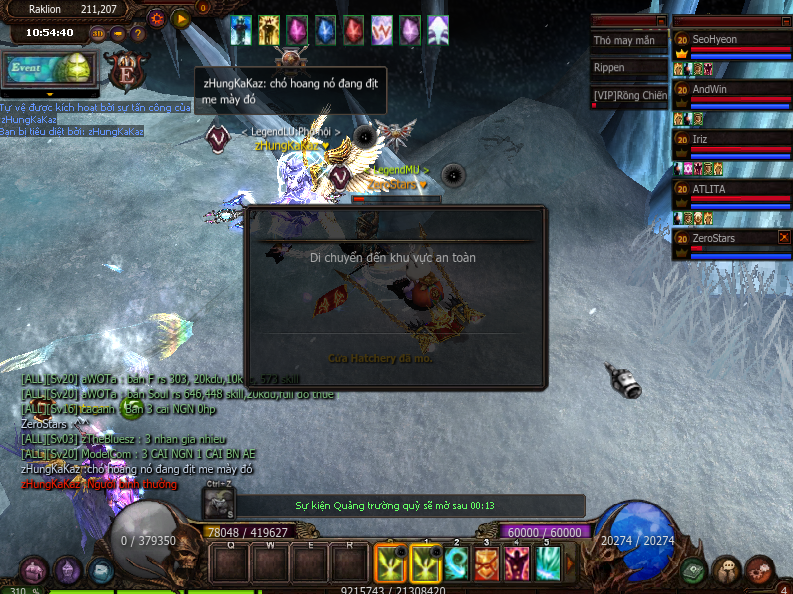Viewport: 793px width, 594px height.
Task: Select Rippen in the target list
Action: pos(628,68)
